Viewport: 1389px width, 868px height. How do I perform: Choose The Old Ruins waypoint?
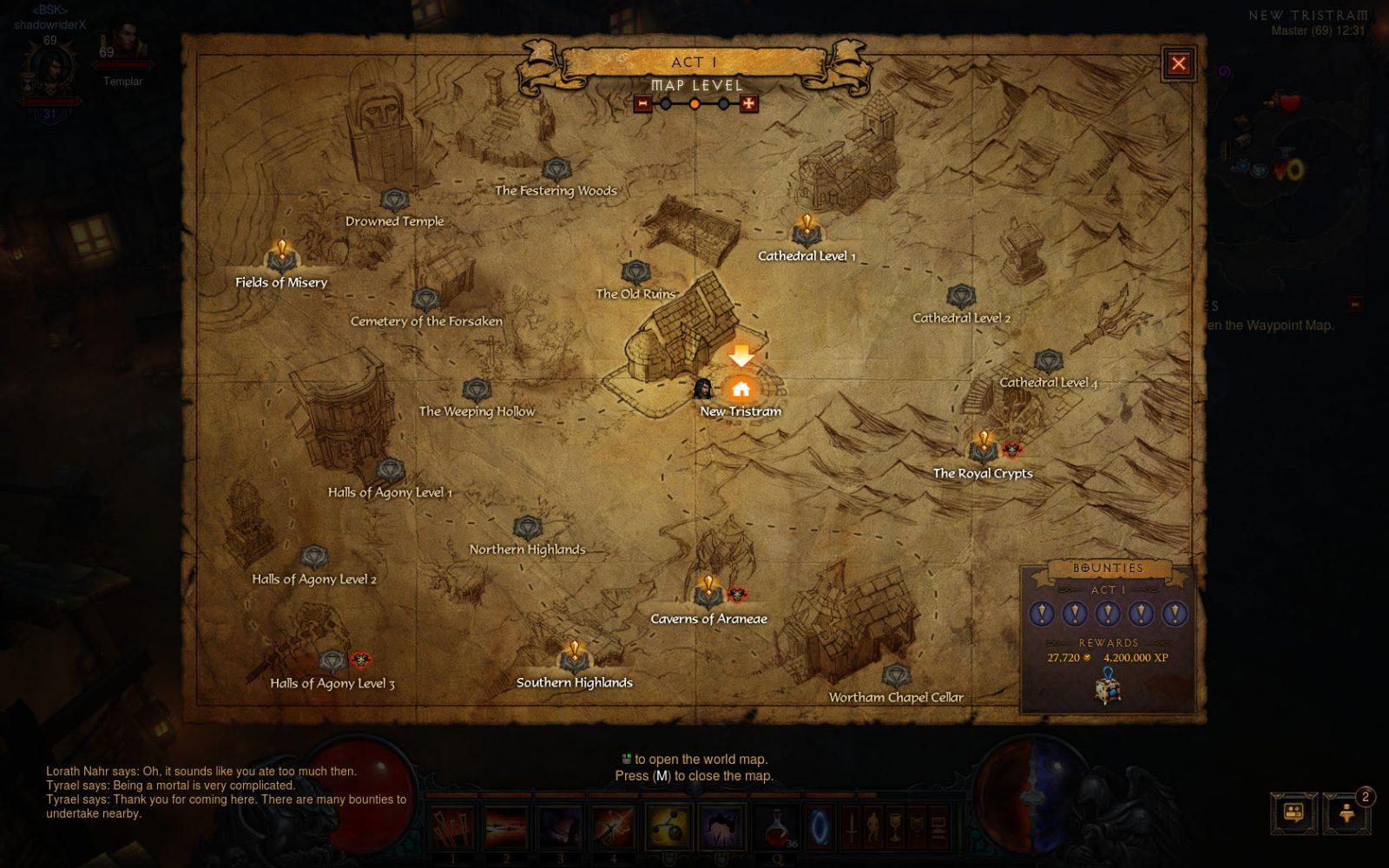(x=635, y=273)
